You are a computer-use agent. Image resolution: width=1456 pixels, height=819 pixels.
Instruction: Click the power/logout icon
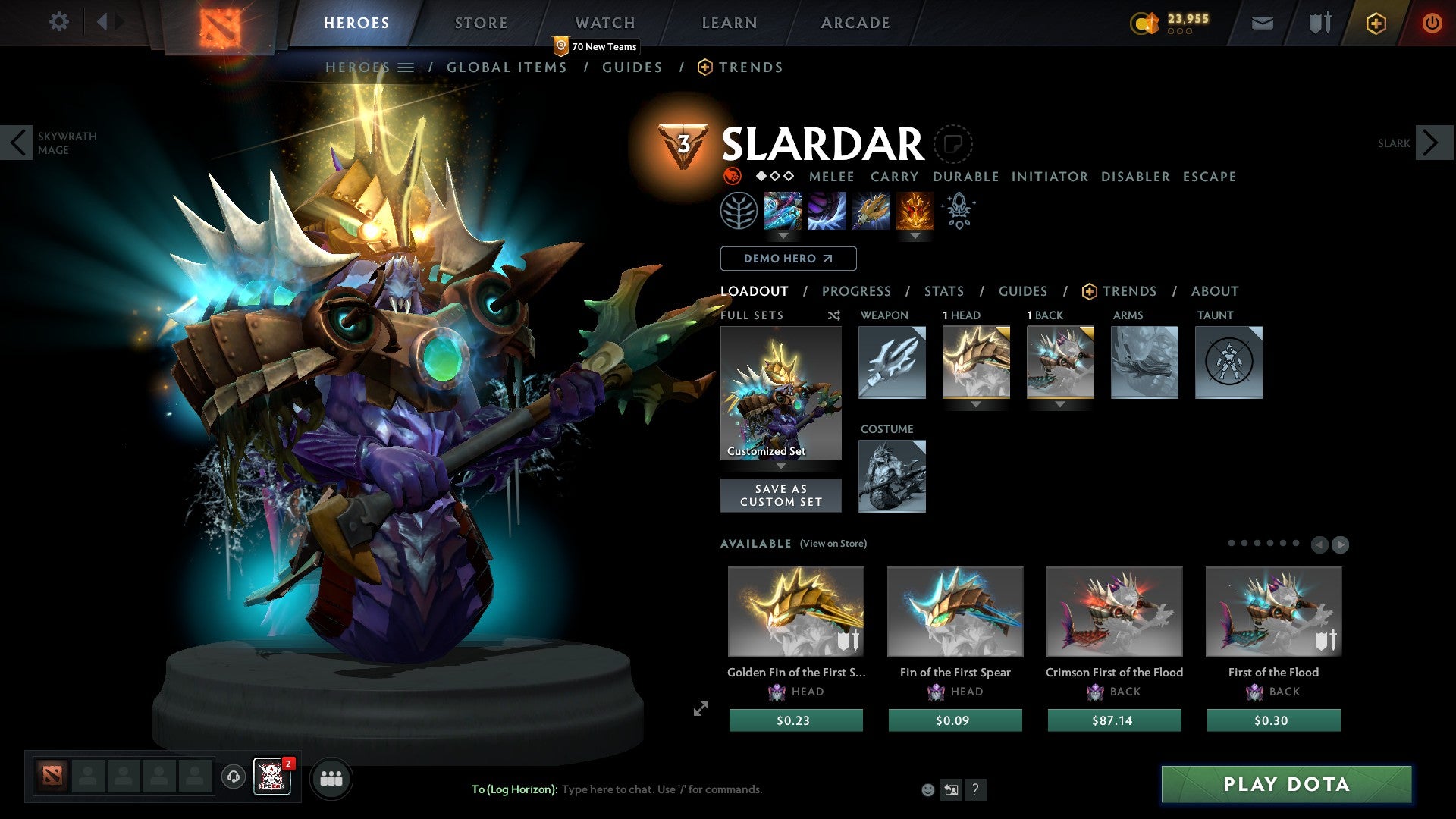[1432, 23]
